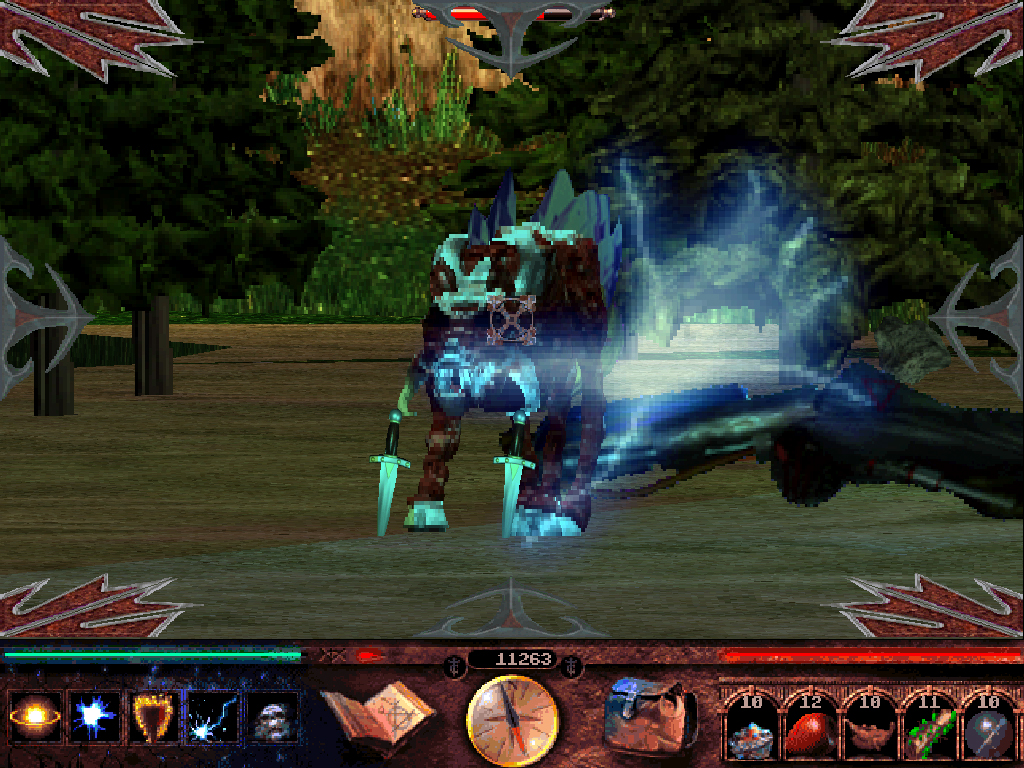Click the golden compass
This screenshot has width=1024, height=768.
(x=512, y=718)
